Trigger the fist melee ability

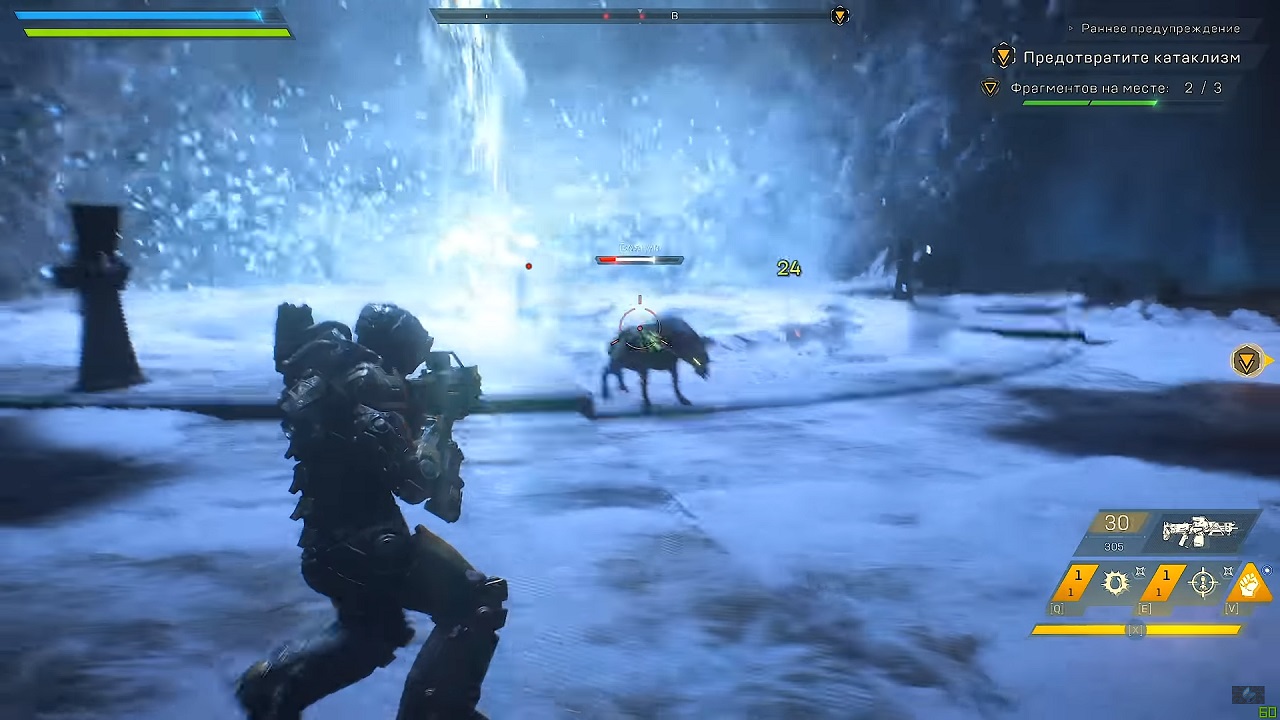pos(1250,583)
